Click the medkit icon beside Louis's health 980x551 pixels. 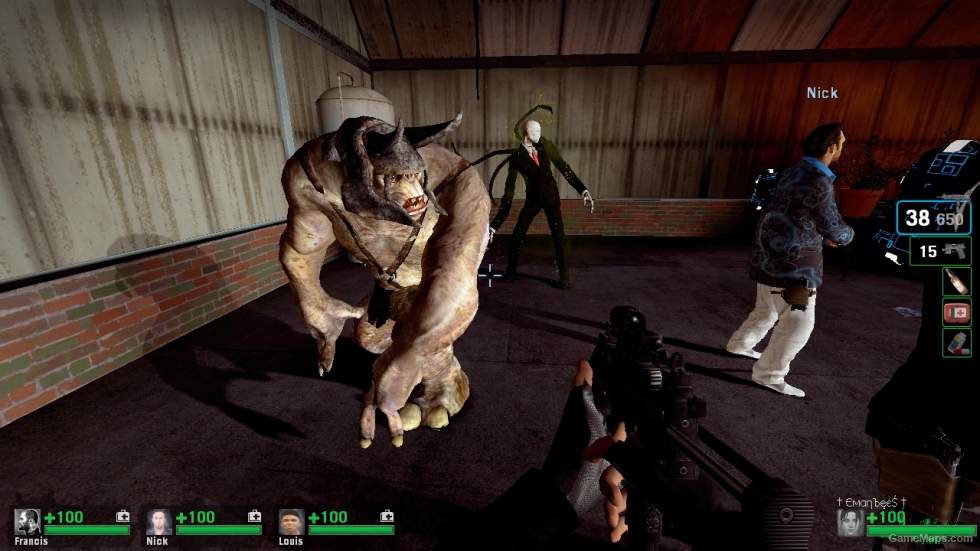[x=386, y=517]
